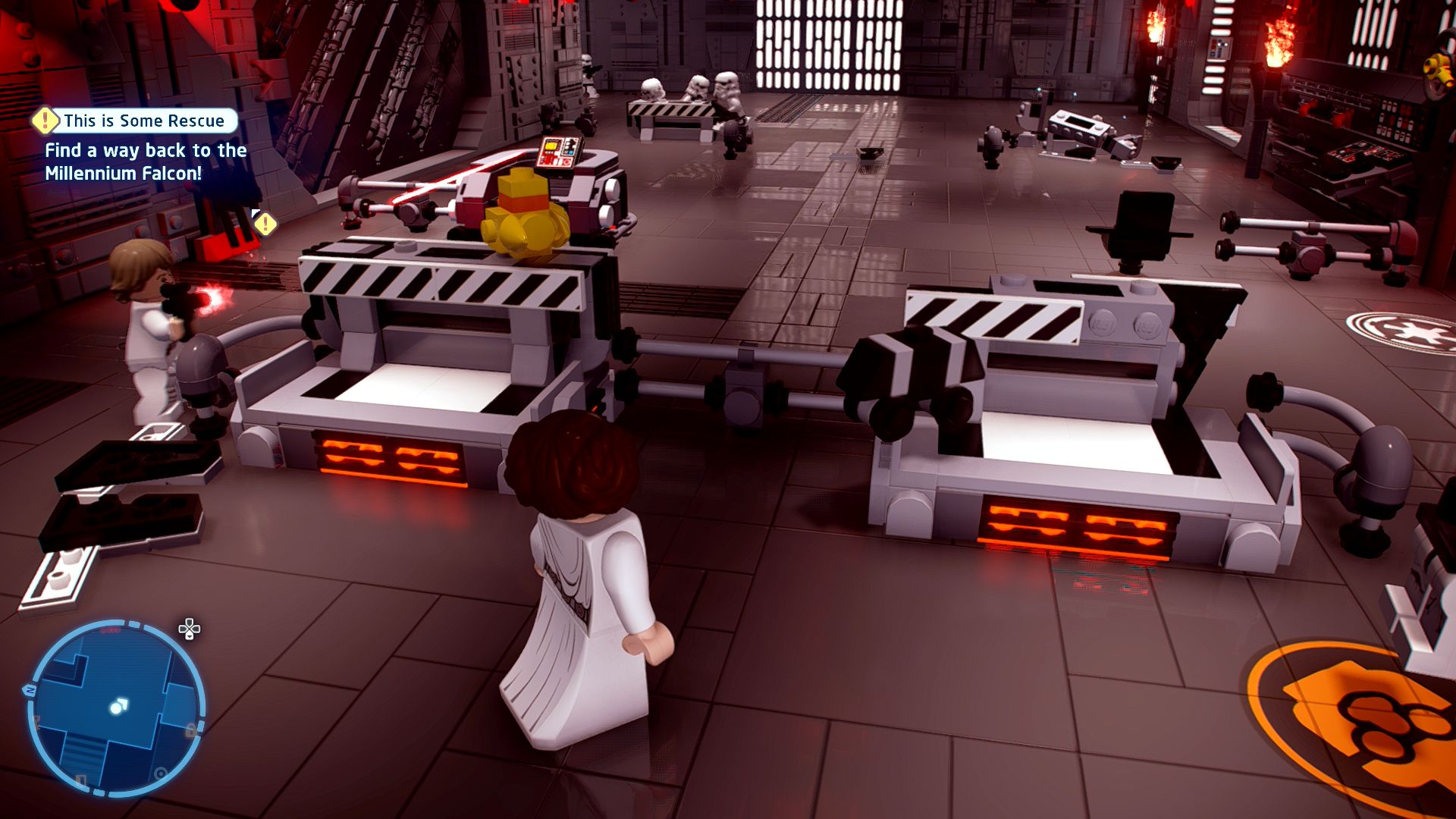Viewport: 1456px width, 819px height.
Task: Open the circular minimap
Action: 116,708
